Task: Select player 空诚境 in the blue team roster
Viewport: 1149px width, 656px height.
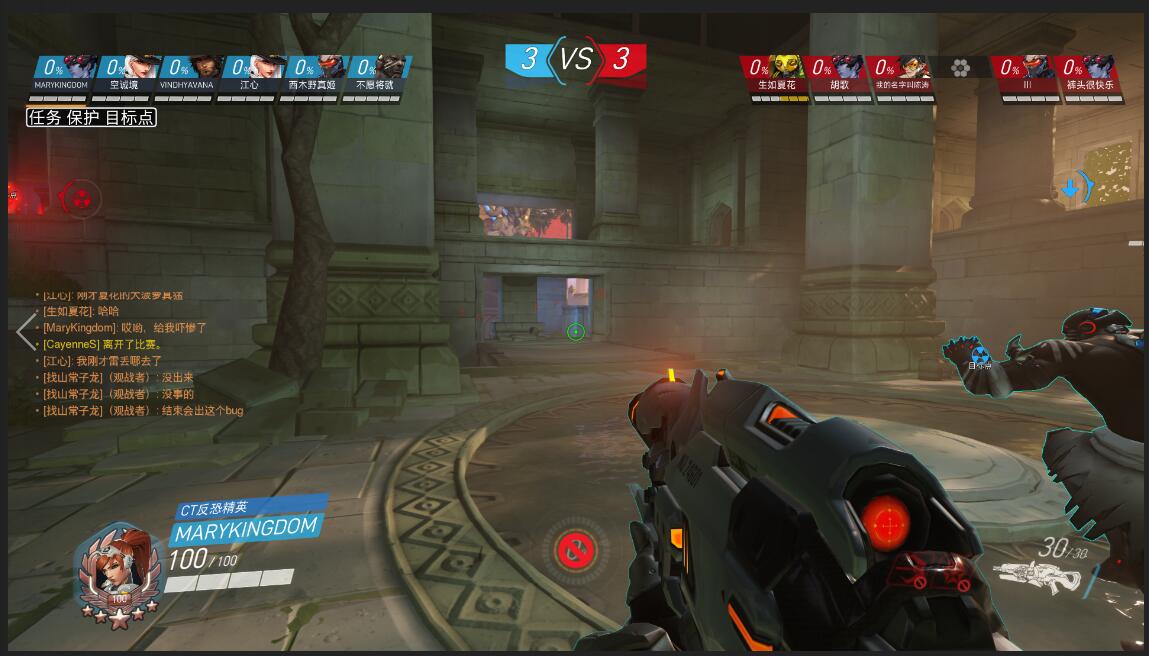Action: pos(126,74)
